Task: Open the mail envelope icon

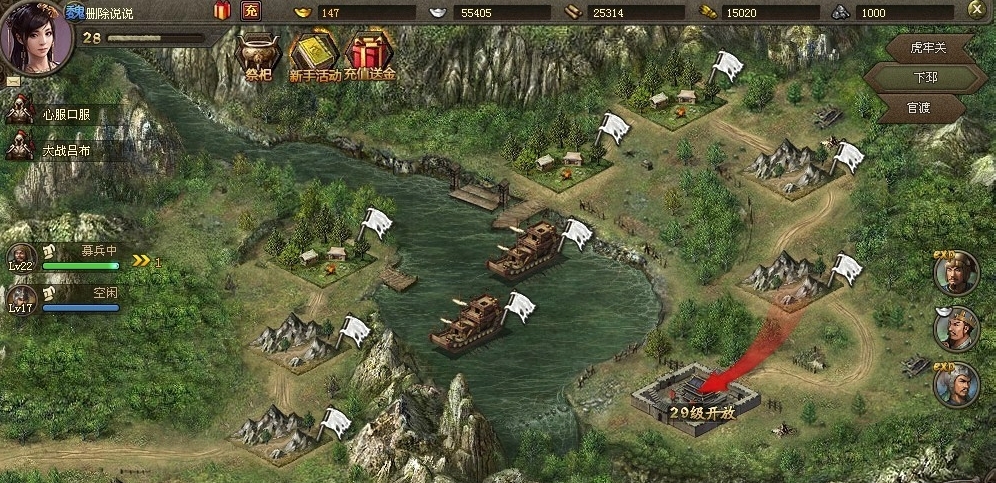Action: (13, 80)
